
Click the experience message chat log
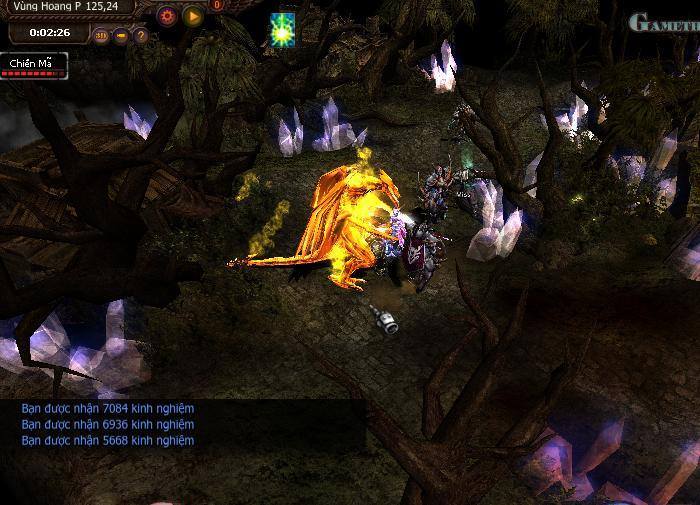108,424
